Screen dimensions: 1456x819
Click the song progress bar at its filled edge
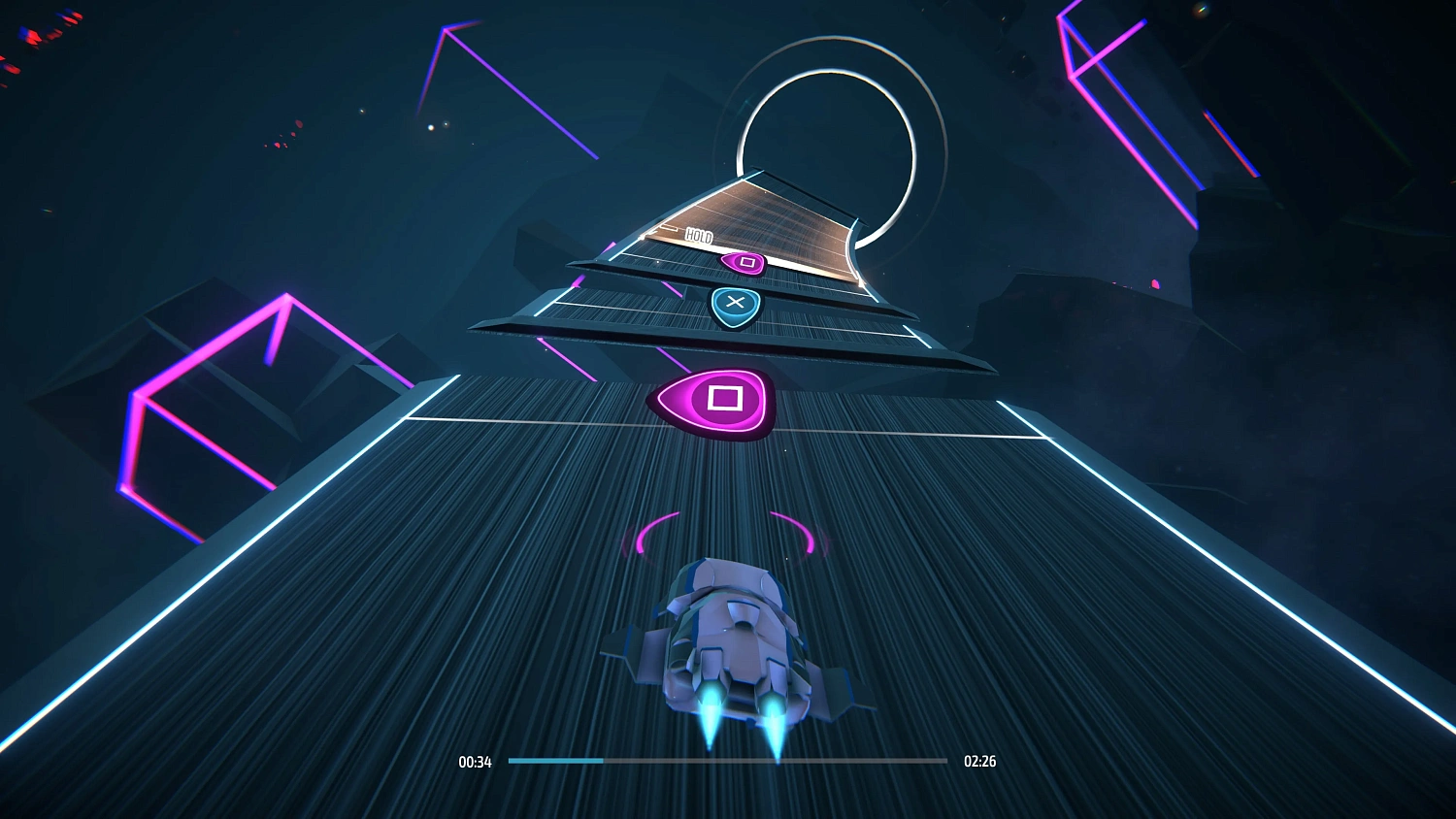pos(602,762)
